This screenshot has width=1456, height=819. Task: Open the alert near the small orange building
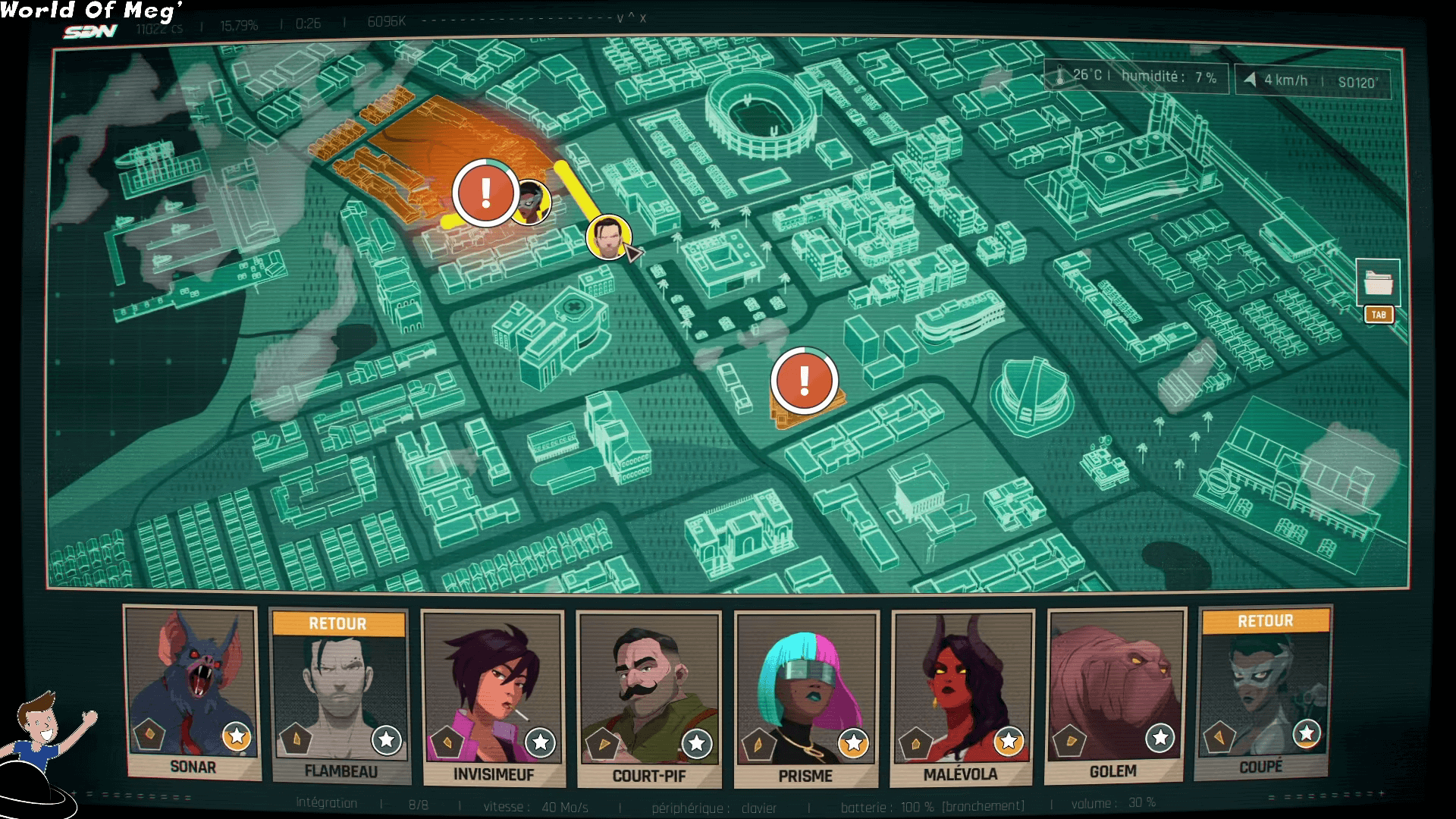coord(804,380)
